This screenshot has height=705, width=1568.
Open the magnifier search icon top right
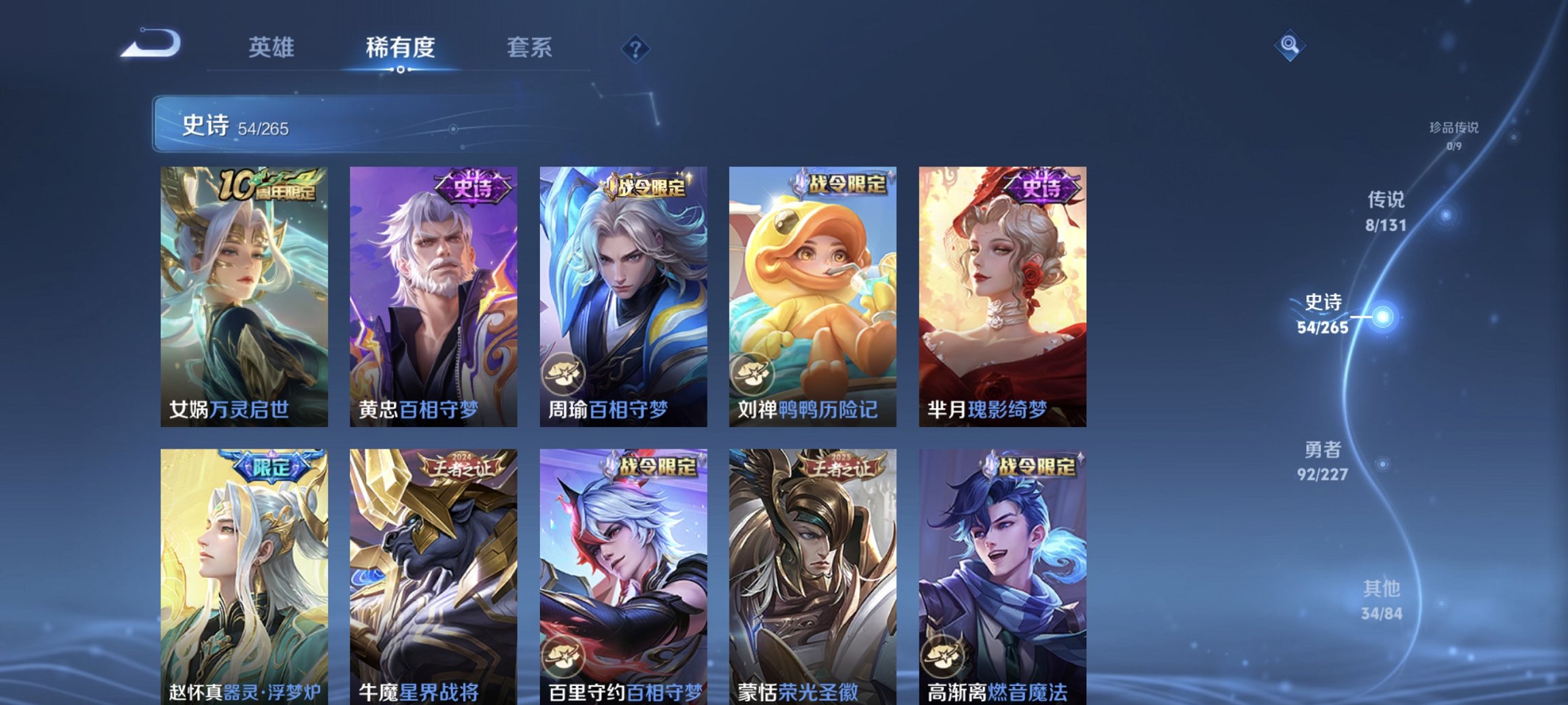click(x=1291, y=46)
